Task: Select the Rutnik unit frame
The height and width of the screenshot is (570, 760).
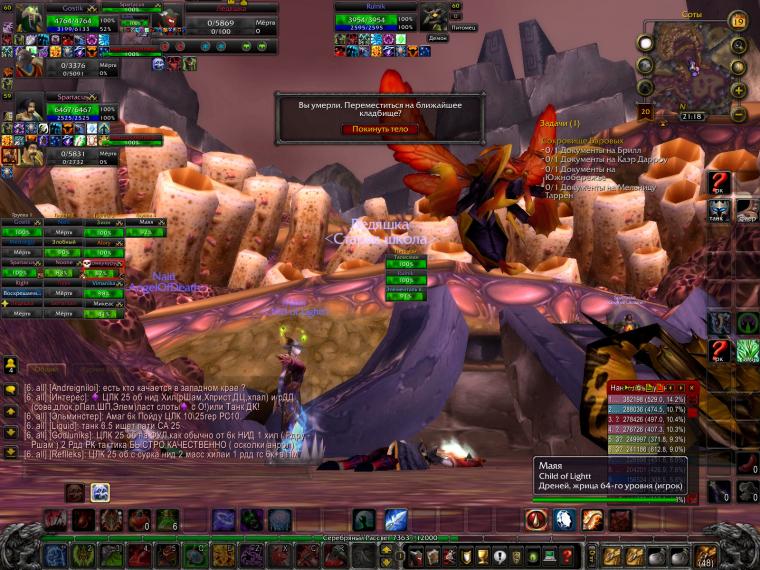Action: (375, 20)
